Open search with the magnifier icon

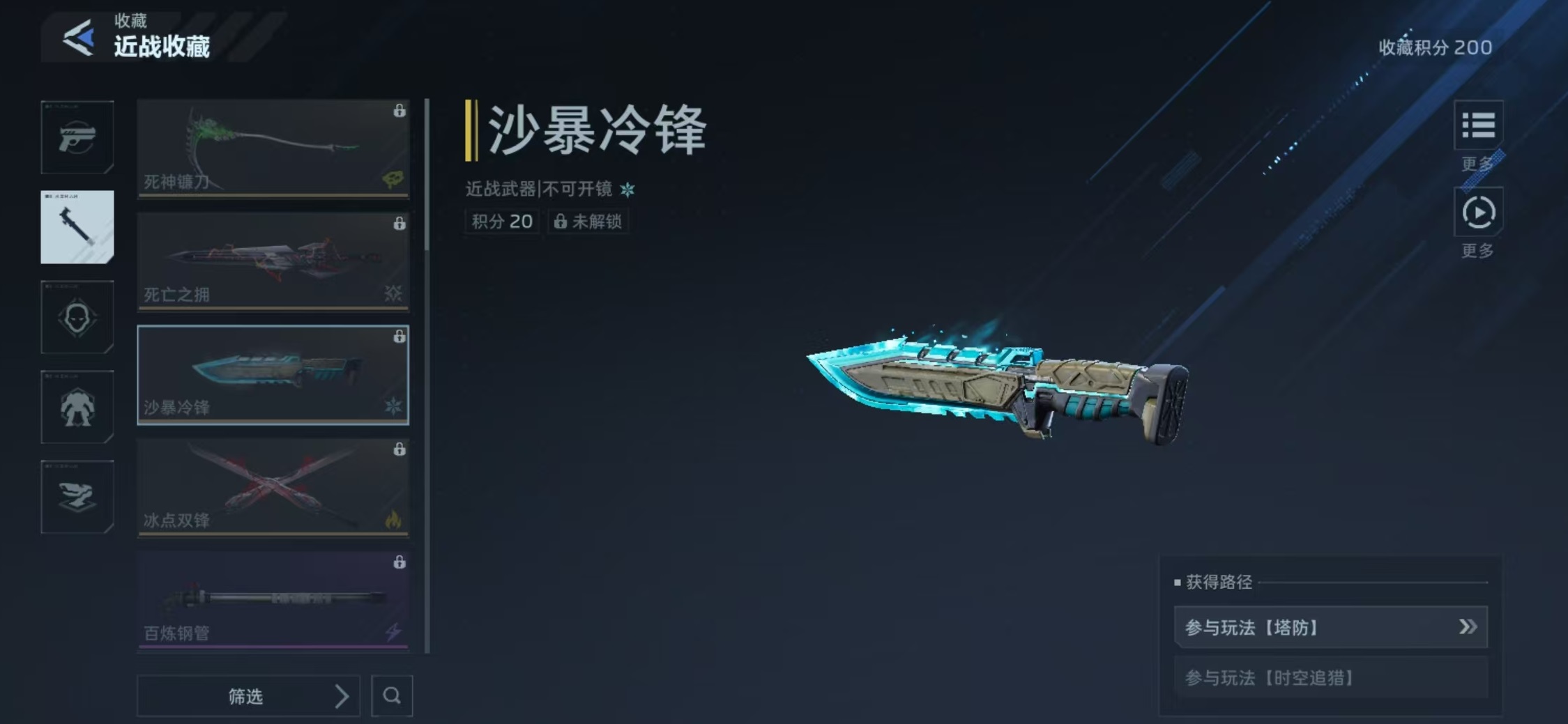393,696
